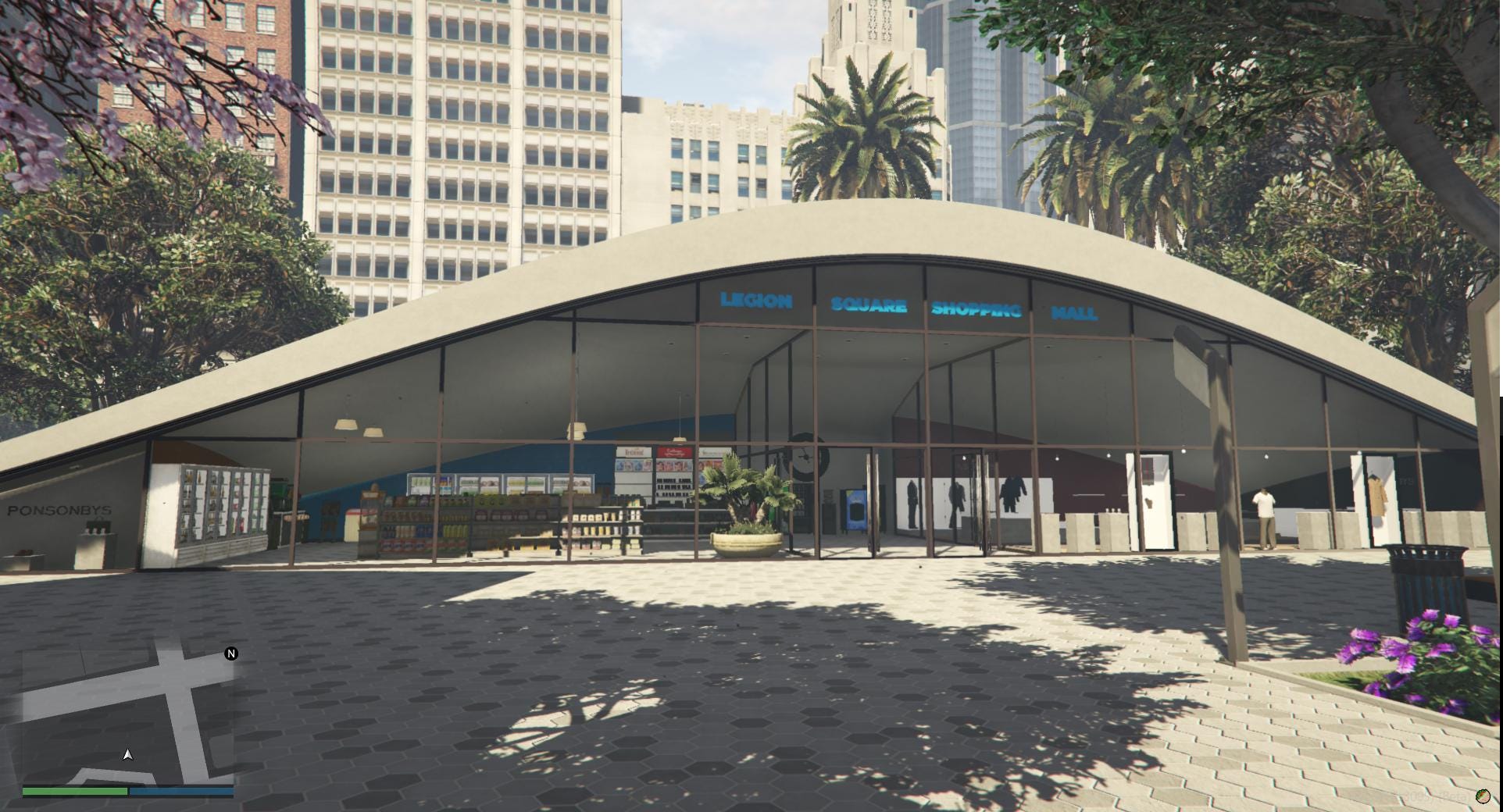The height and width of the screenshot is (812, 1503).
Task: Click the player arrow on the minimap
Action: click(127, 754)
